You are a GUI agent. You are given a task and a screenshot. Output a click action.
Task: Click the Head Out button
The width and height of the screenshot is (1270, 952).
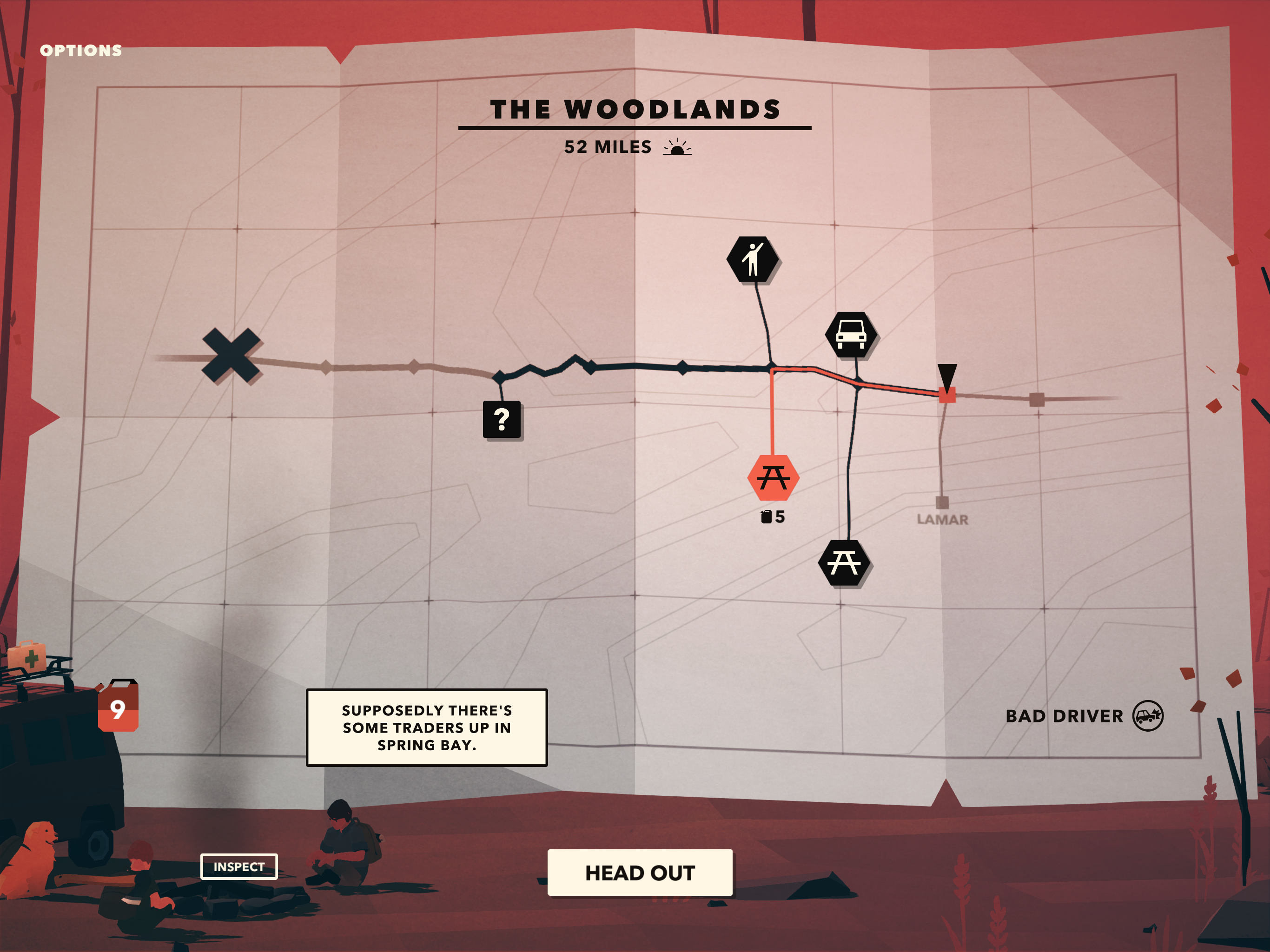(x=640, y=873)
